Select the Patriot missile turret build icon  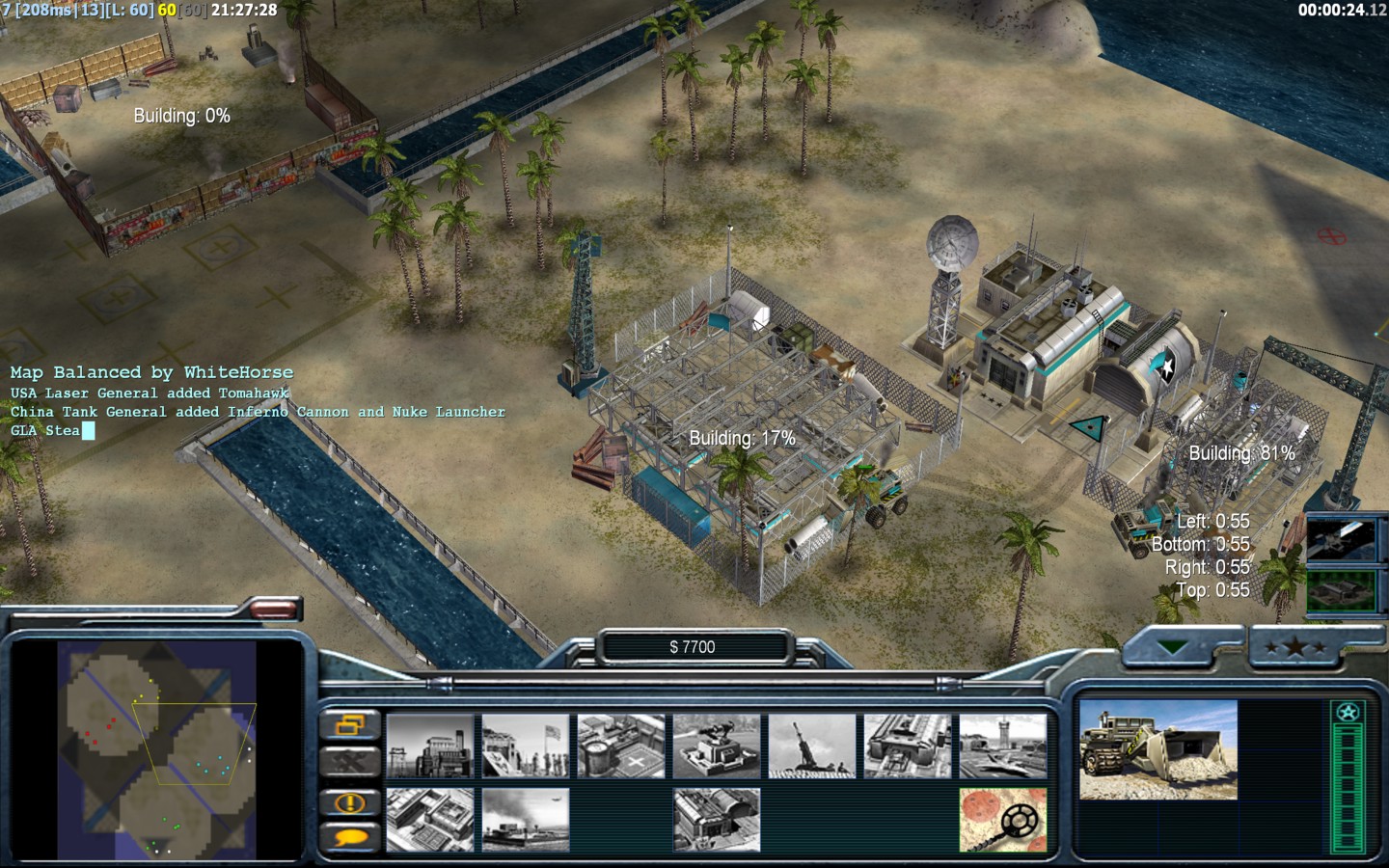click(717, 746)
